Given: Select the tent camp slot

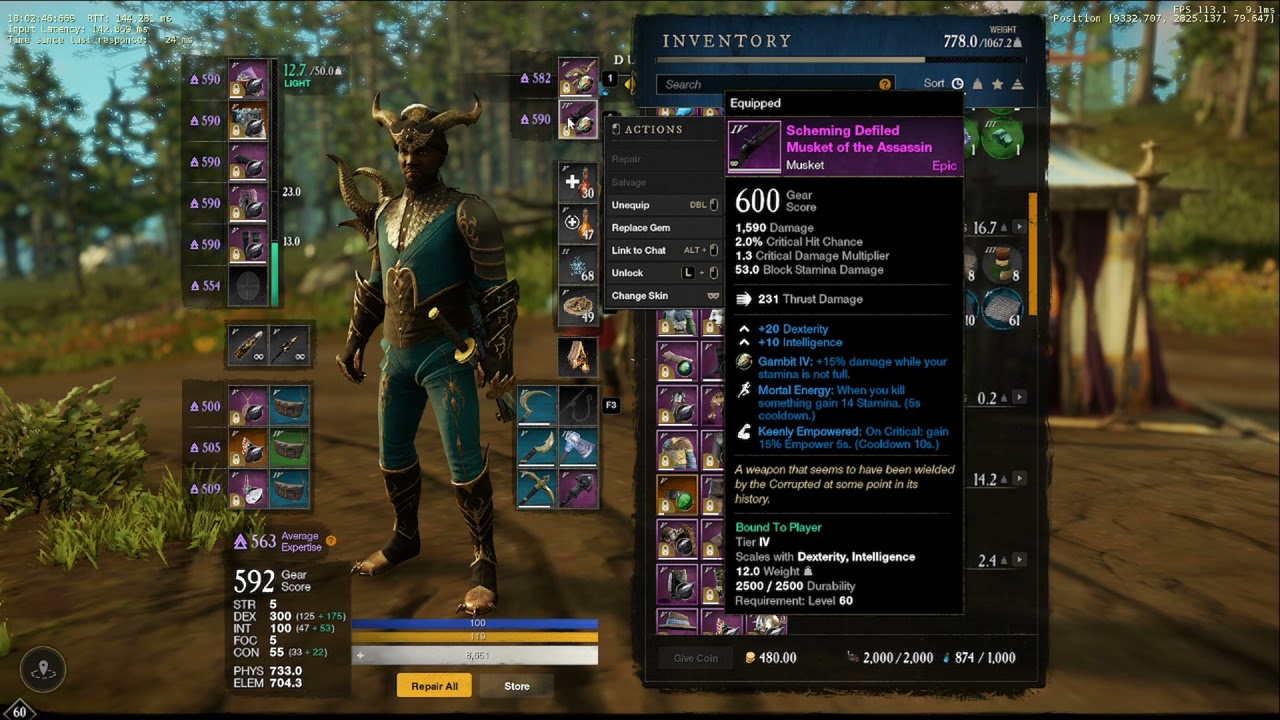Looking at the screenshot, I should coord(578,357).
